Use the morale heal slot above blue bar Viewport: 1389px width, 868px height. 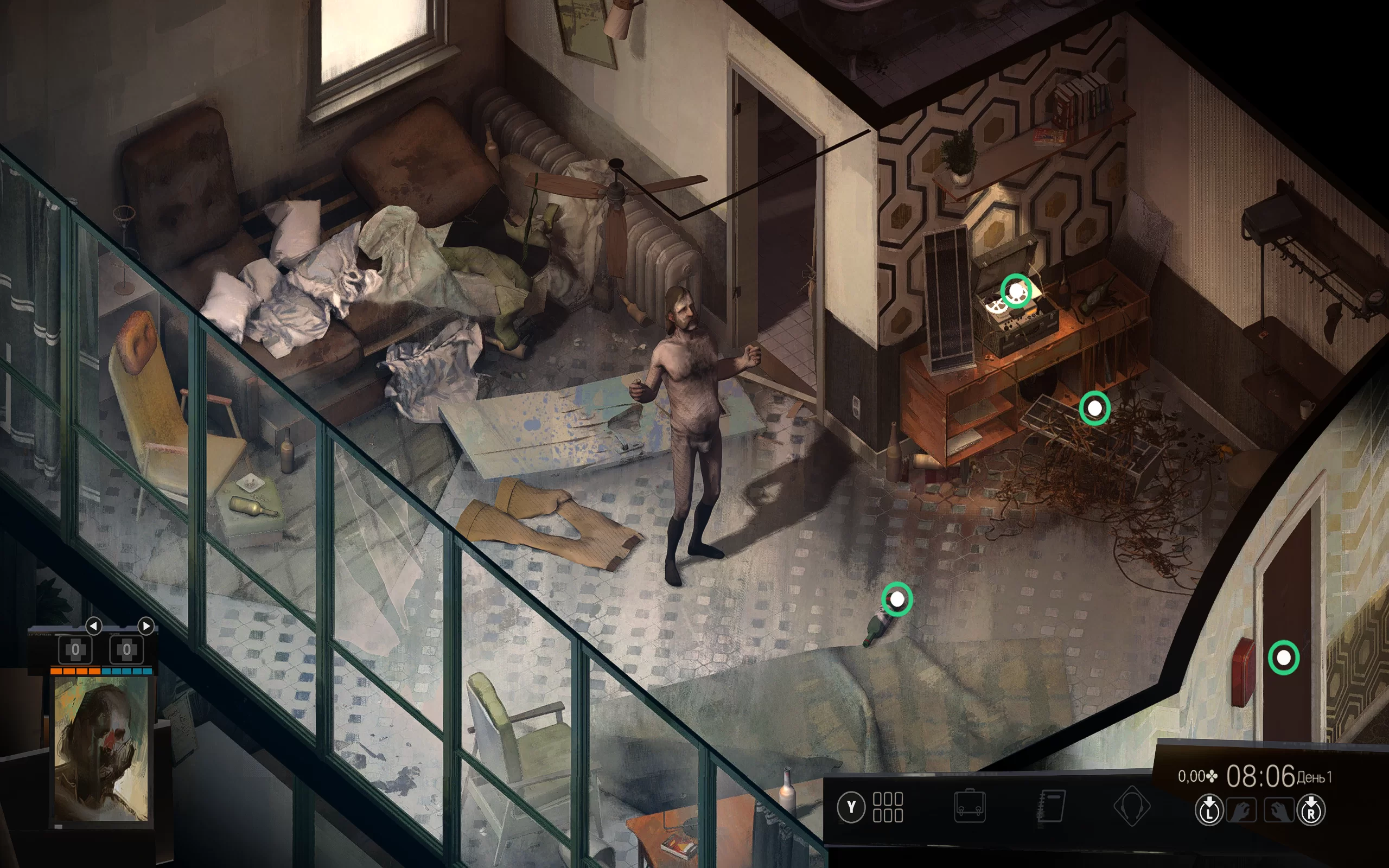point(126,650)
